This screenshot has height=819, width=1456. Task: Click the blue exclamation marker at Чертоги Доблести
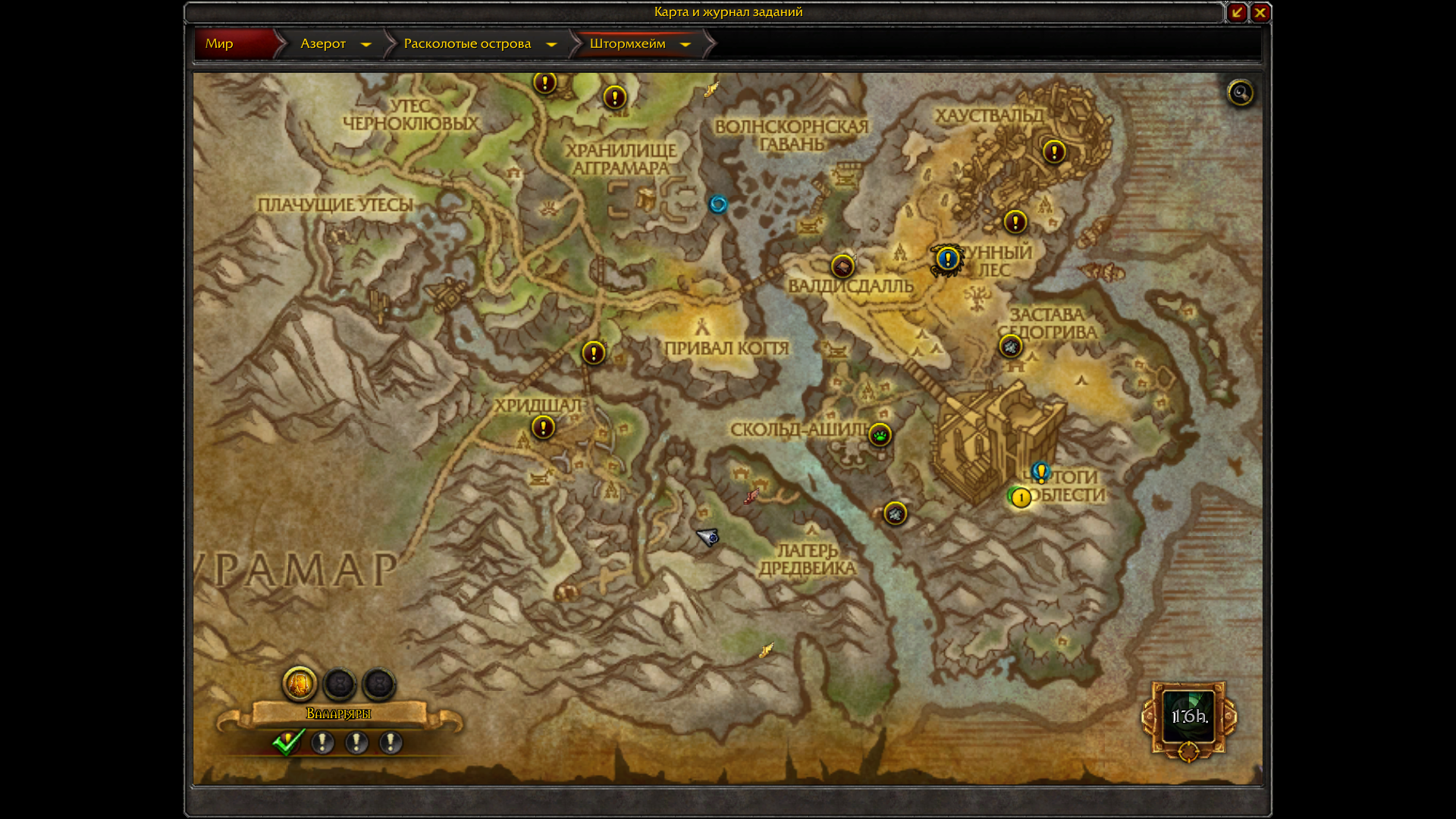pyautogui.click(x=1041, y=472)
